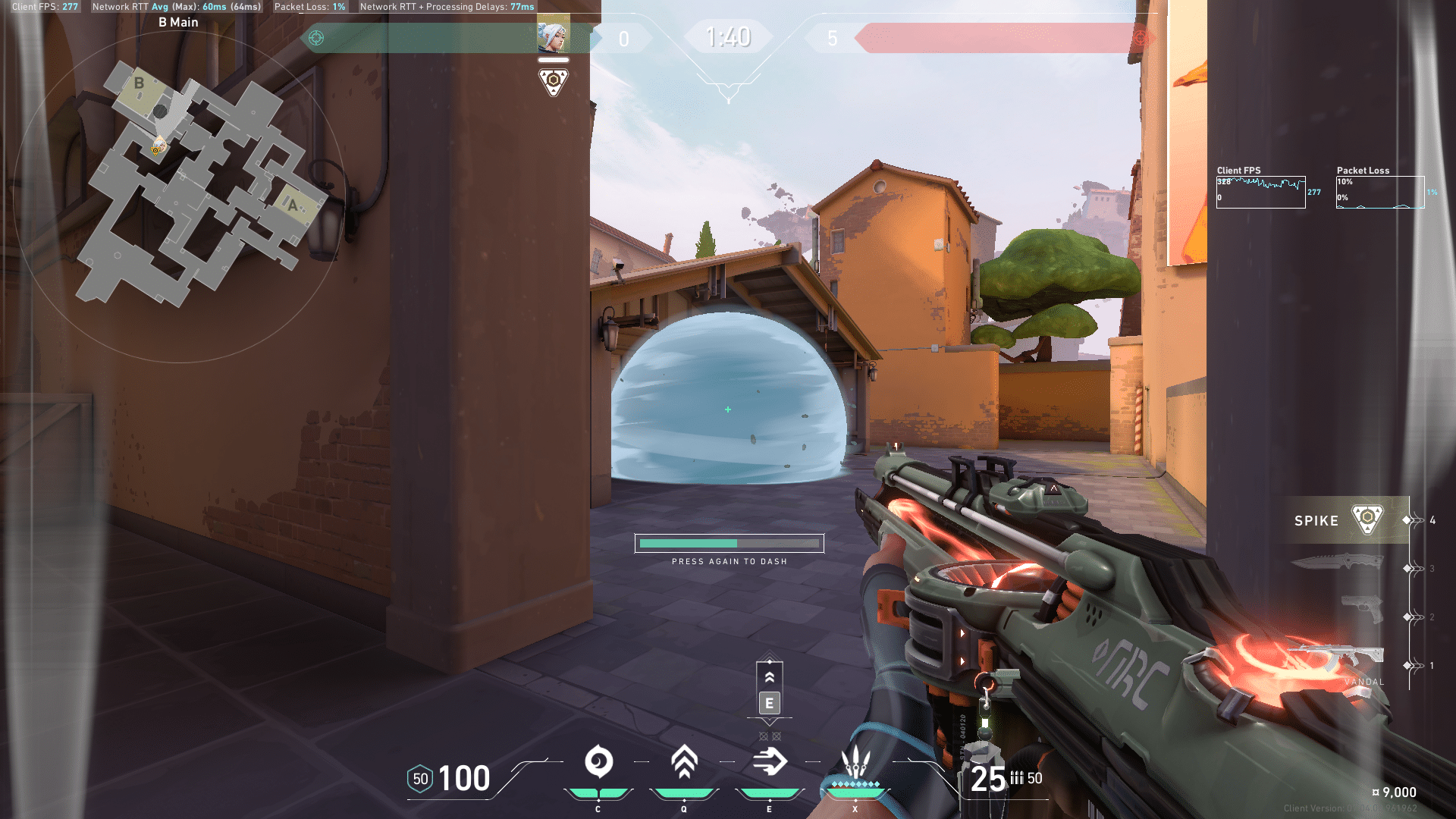Switch to the sidearm pistol slot
The width and height of the screenshot is (1456, 819).
coord(1362,609)
